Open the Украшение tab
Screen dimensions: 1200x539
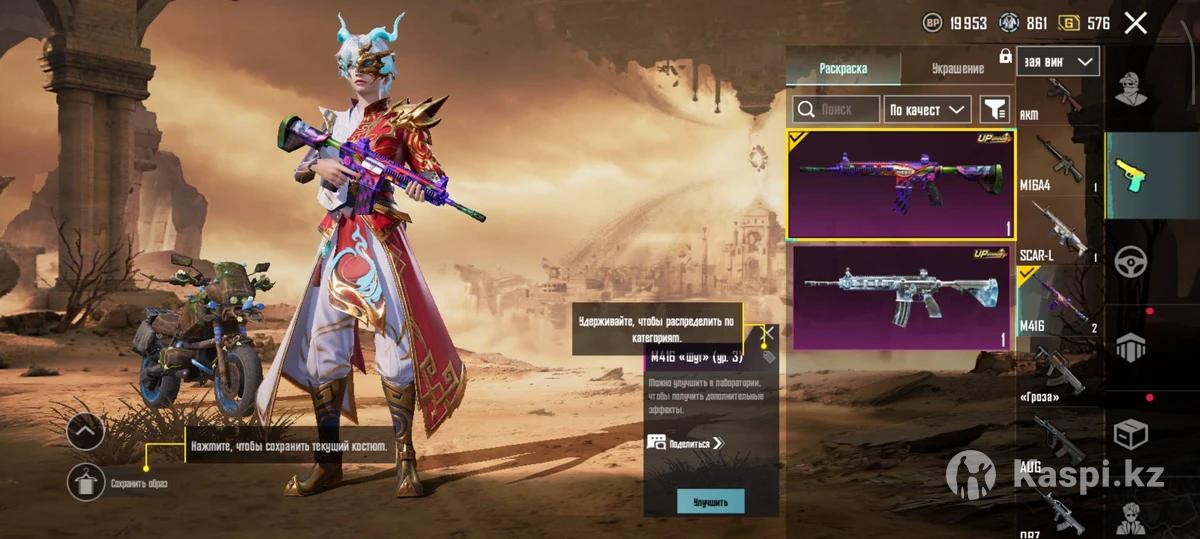click(957, 68)
